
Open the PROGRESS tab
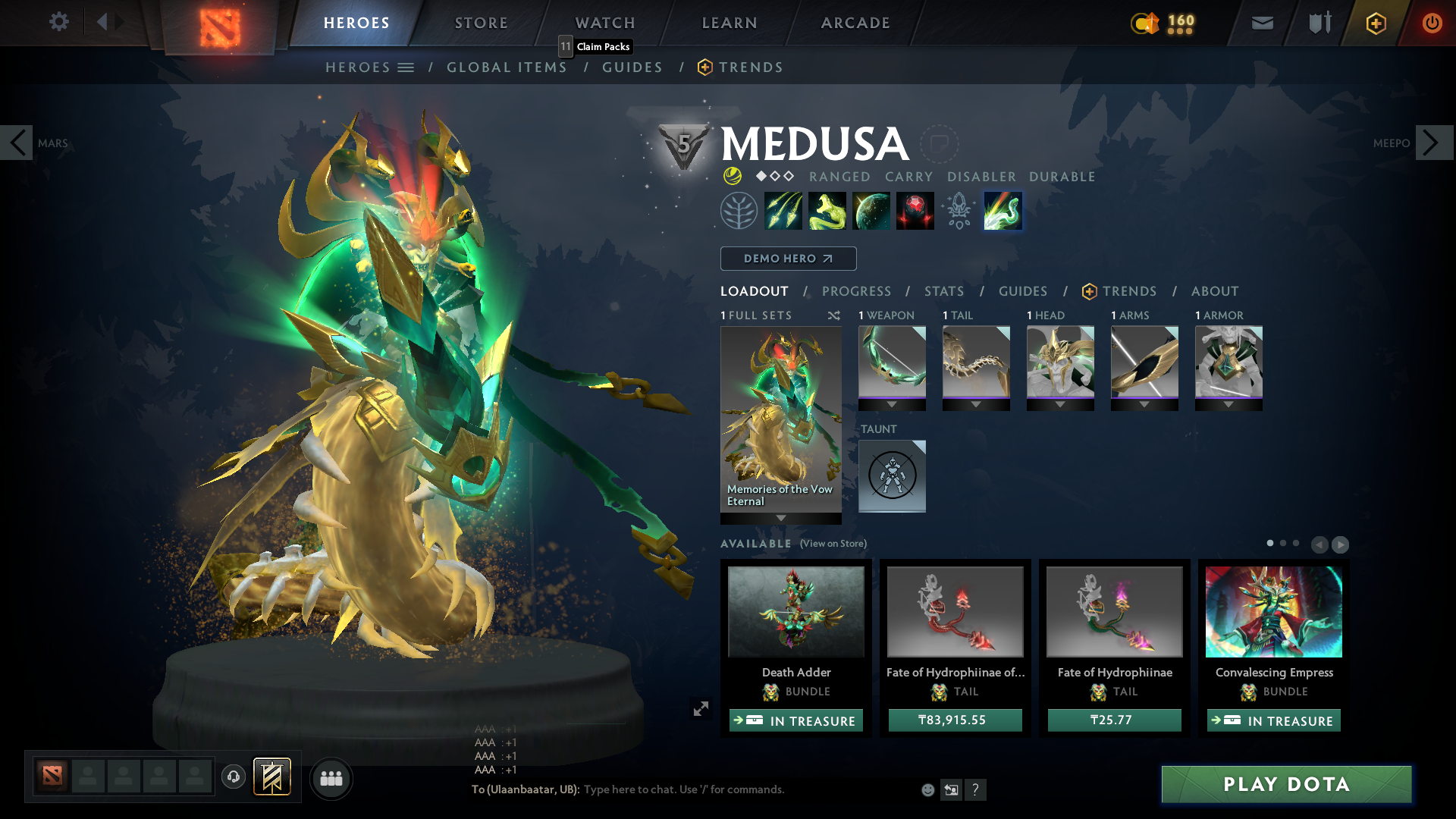[856, 291]
